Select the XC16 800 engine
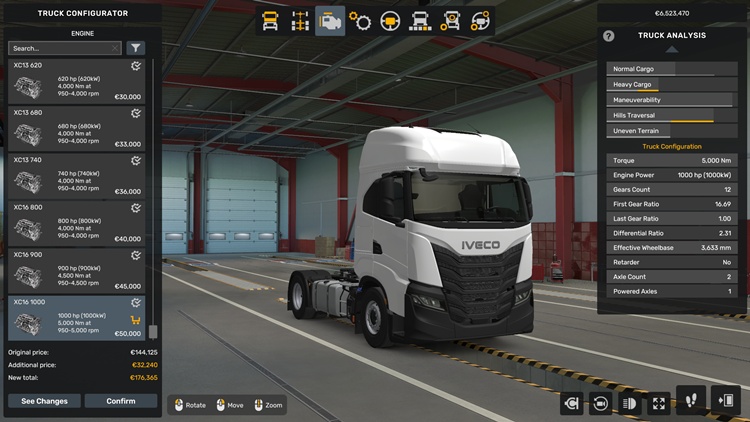This screenshot has height=422, width=750. tap(76, 222)
